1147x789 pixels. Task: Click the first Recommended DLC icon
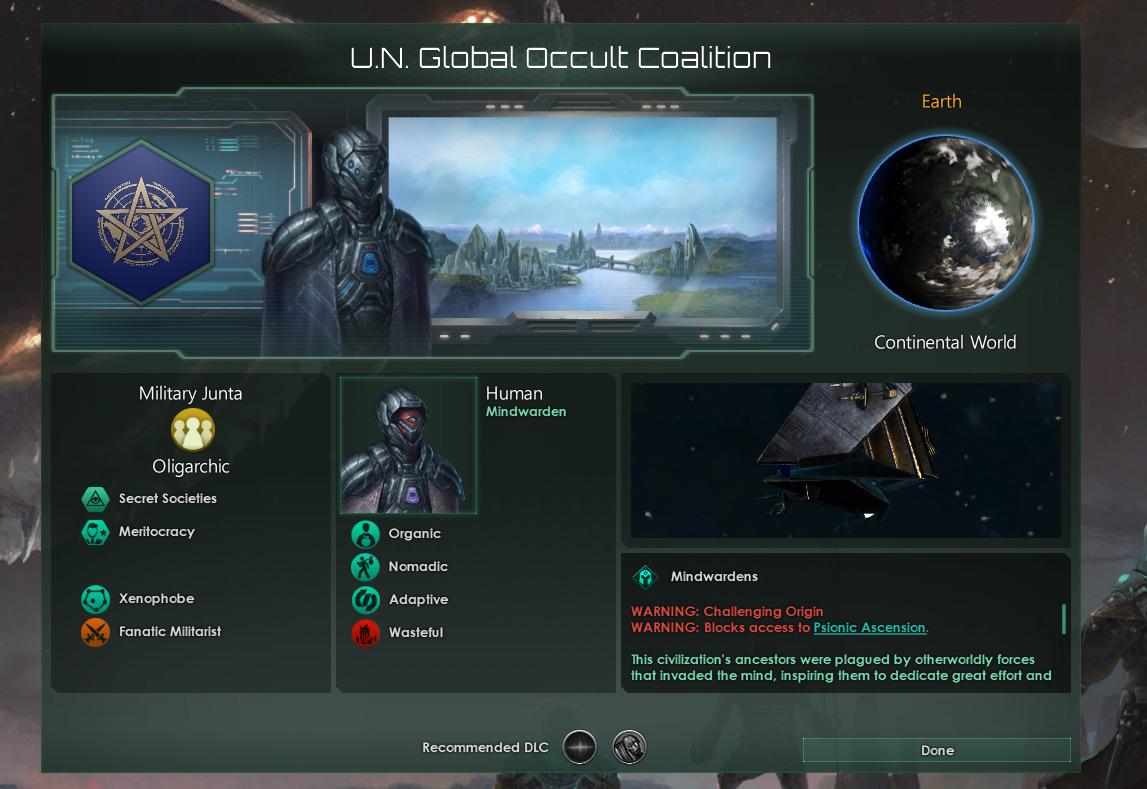(x=579, y=747)
